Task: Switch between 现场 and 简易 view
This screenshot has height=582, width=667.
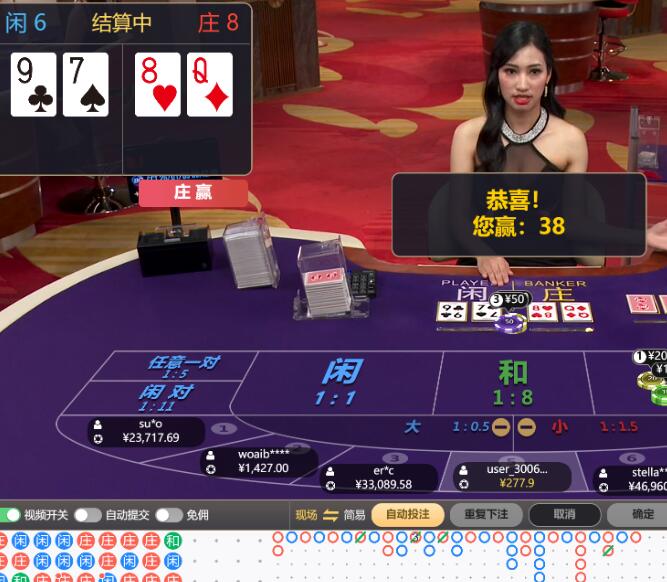Action: tap(331, 515)
